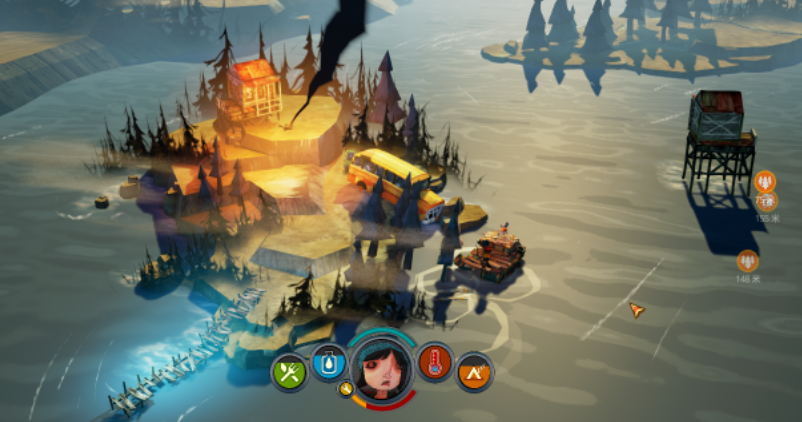Open the girl's character portrait
Screen dimensions: 802x422
coord(382,368)
